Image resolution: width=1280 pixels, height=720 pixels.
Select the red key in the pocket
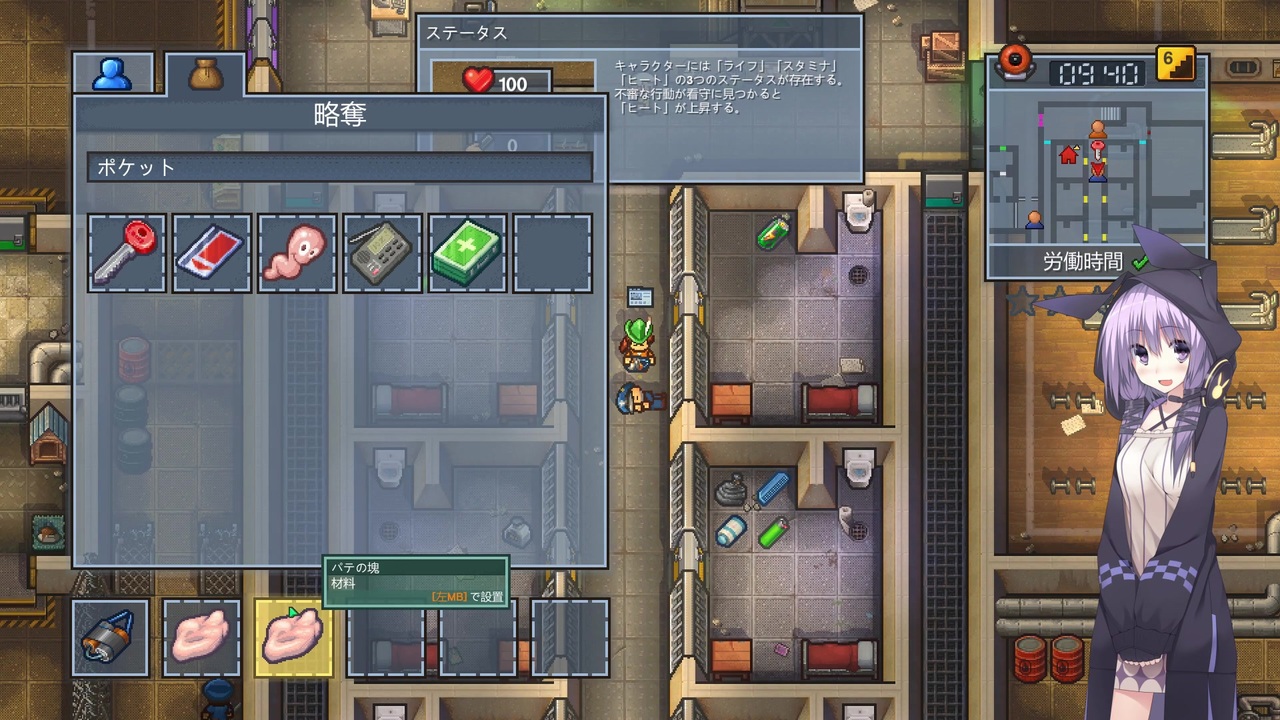click(x=126, y=252)
